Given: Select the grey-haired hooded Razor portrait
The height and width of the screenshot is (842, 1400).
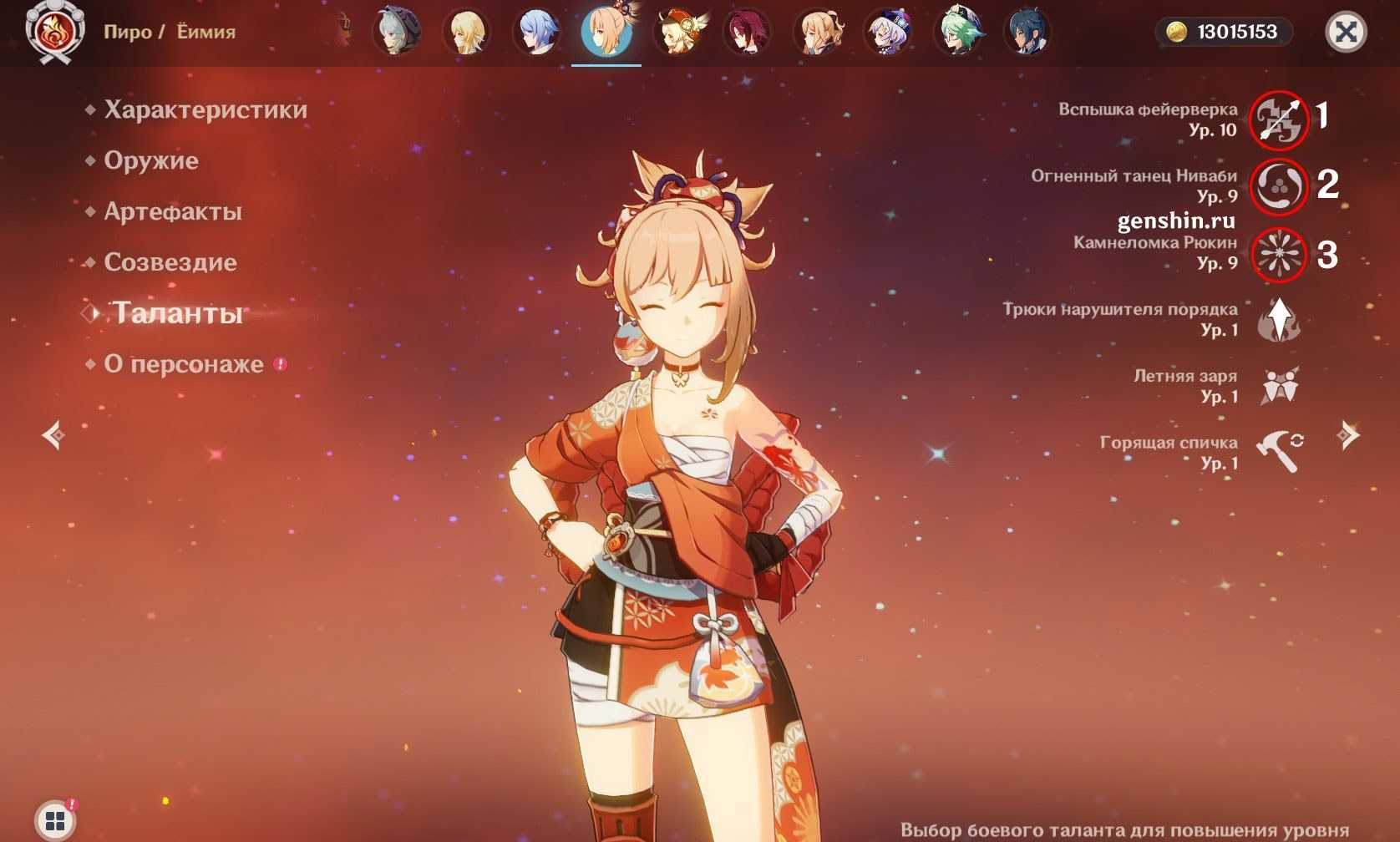Looking at the screenshot, I should tap(395, 33).
